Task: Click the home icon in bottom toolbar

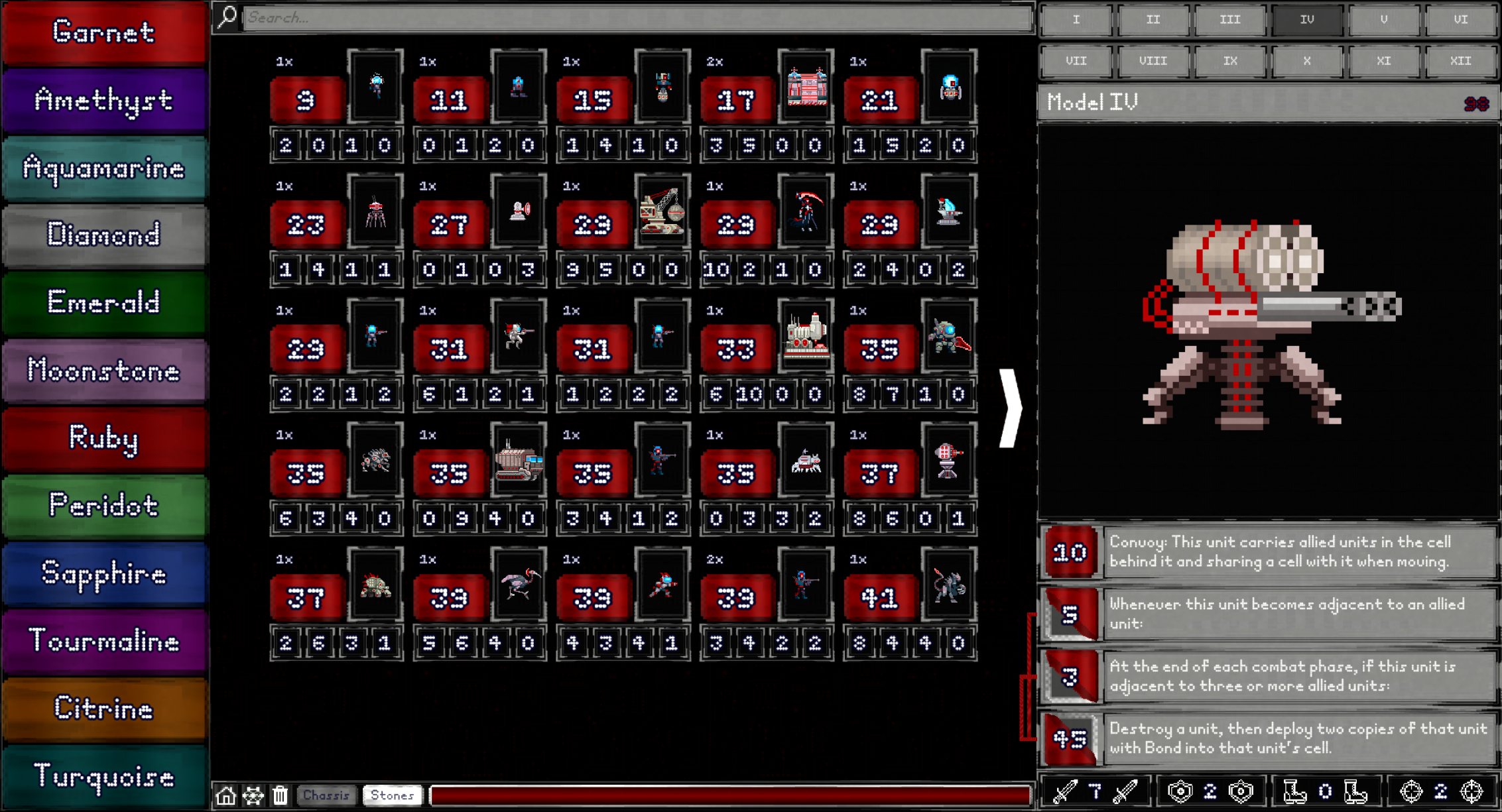Action: pos(225,795)
